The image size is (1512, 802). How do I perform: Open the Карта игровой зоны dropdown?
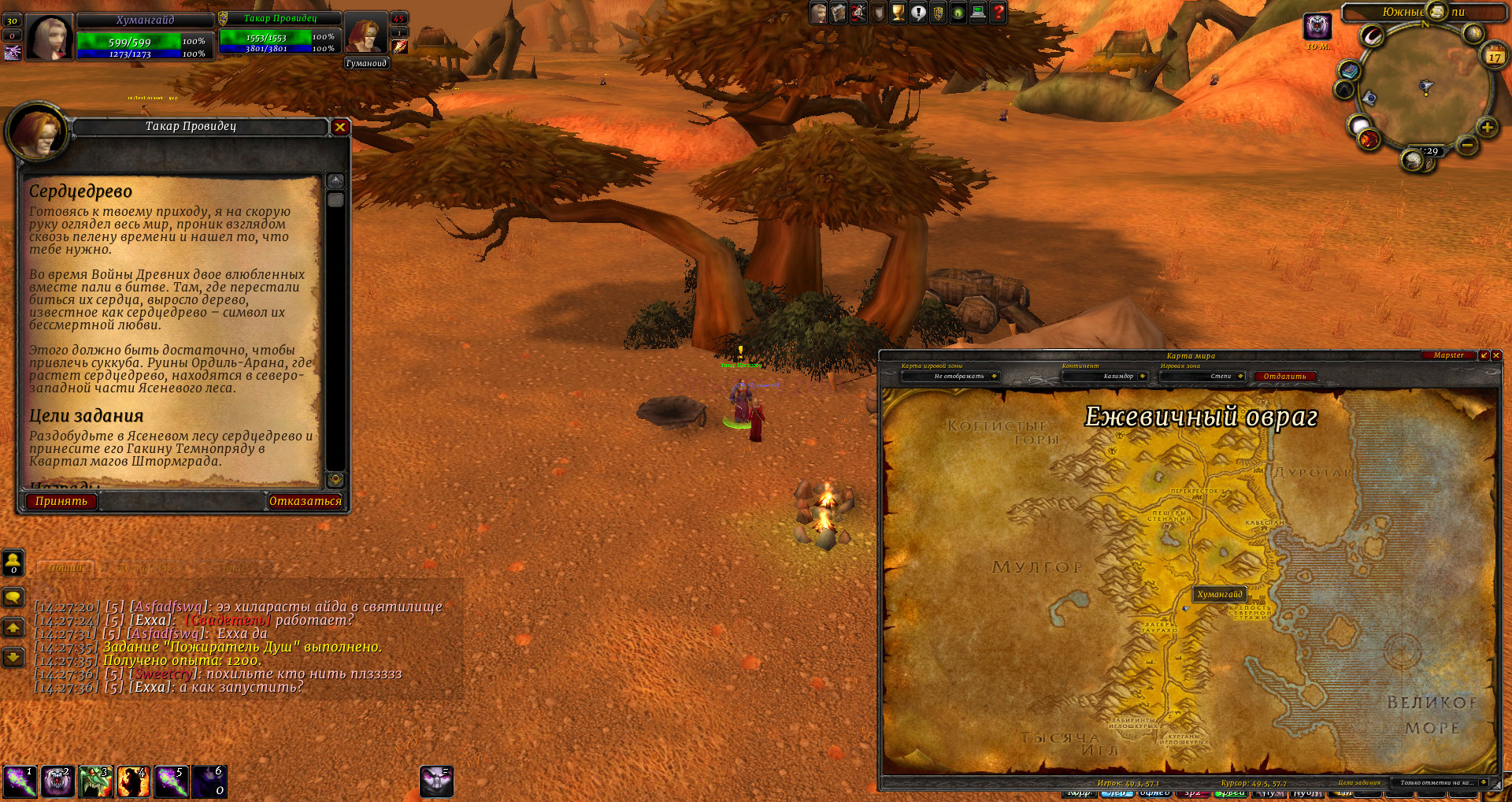click(x=994, y=377)
